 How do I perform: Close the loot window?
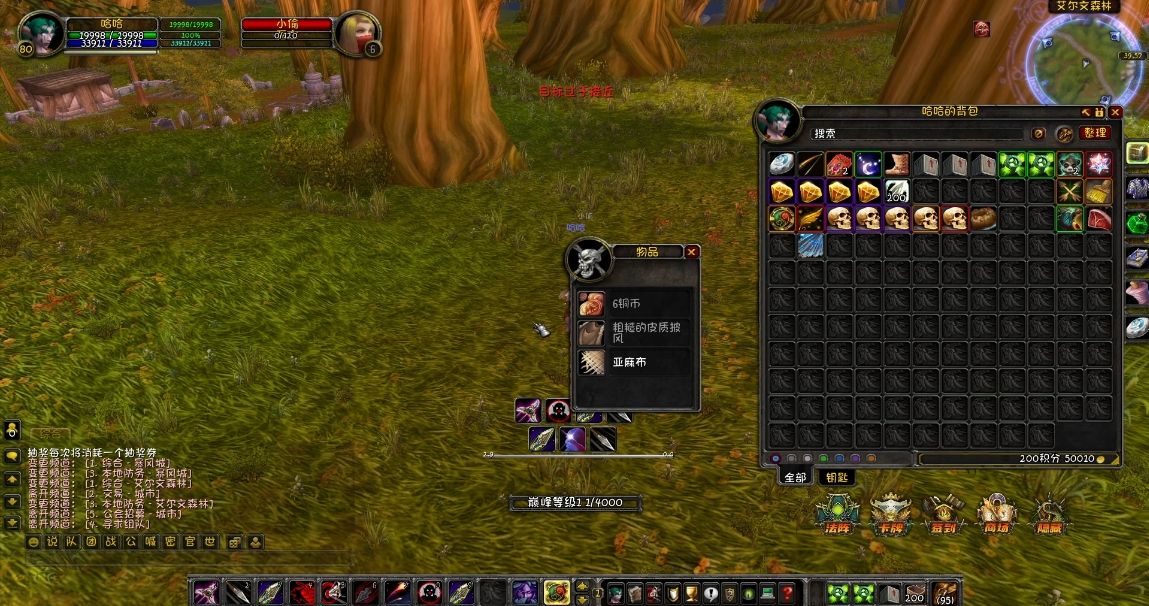[691, 252]
